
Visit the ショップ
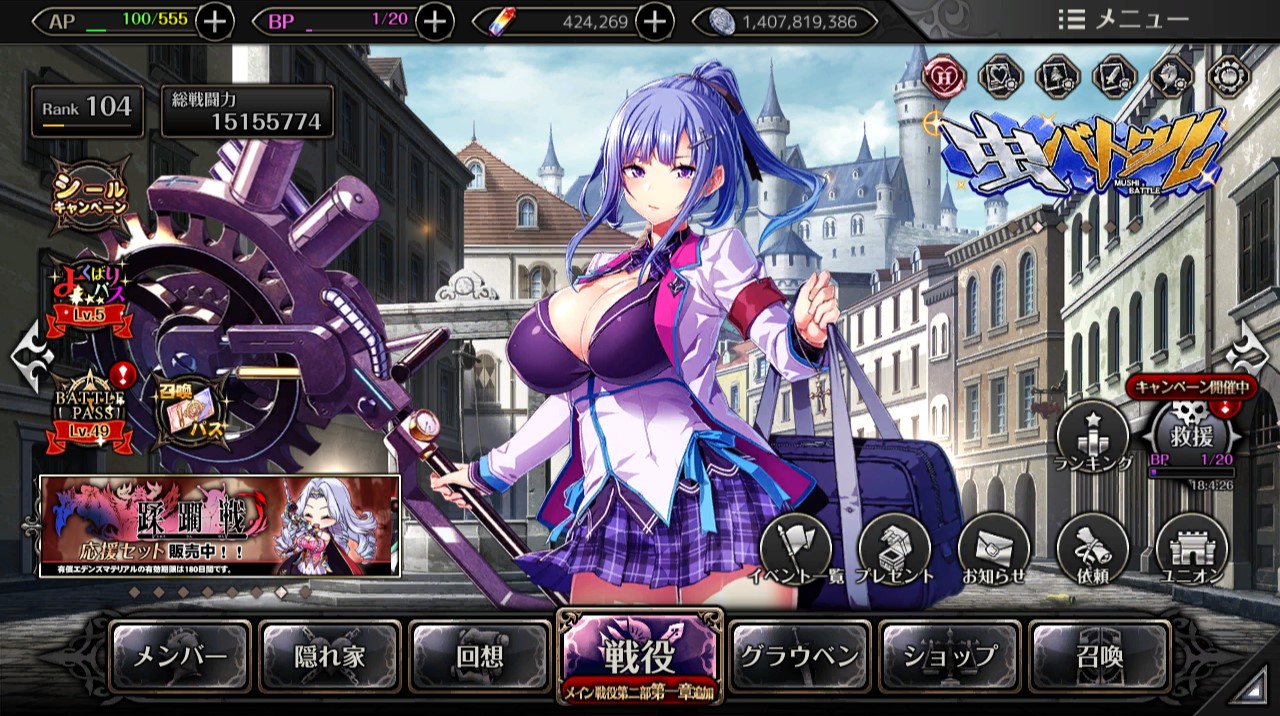[950, 657]
